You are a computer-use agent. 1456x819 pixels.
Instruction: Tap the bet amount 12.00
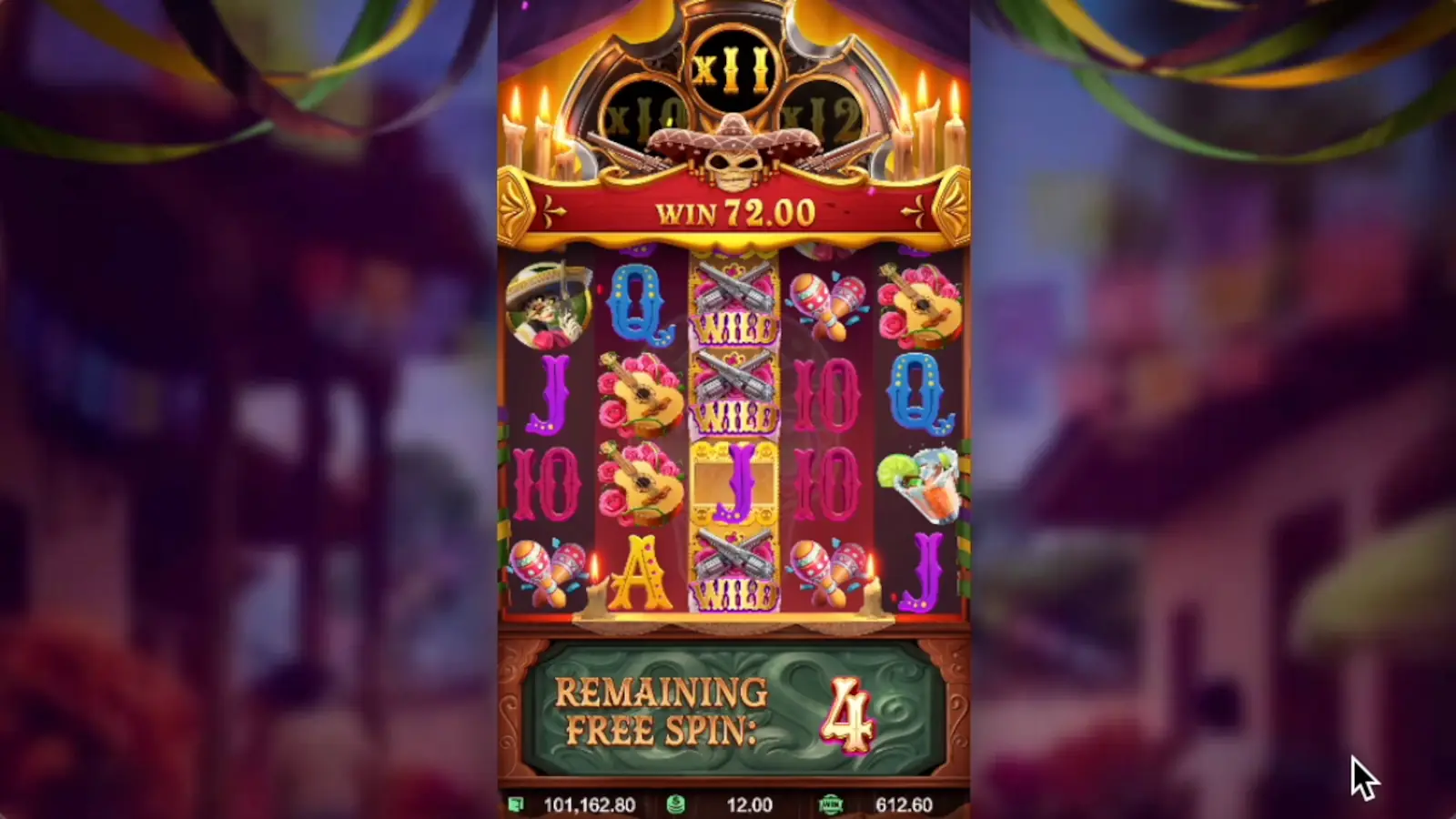point(746,804)
